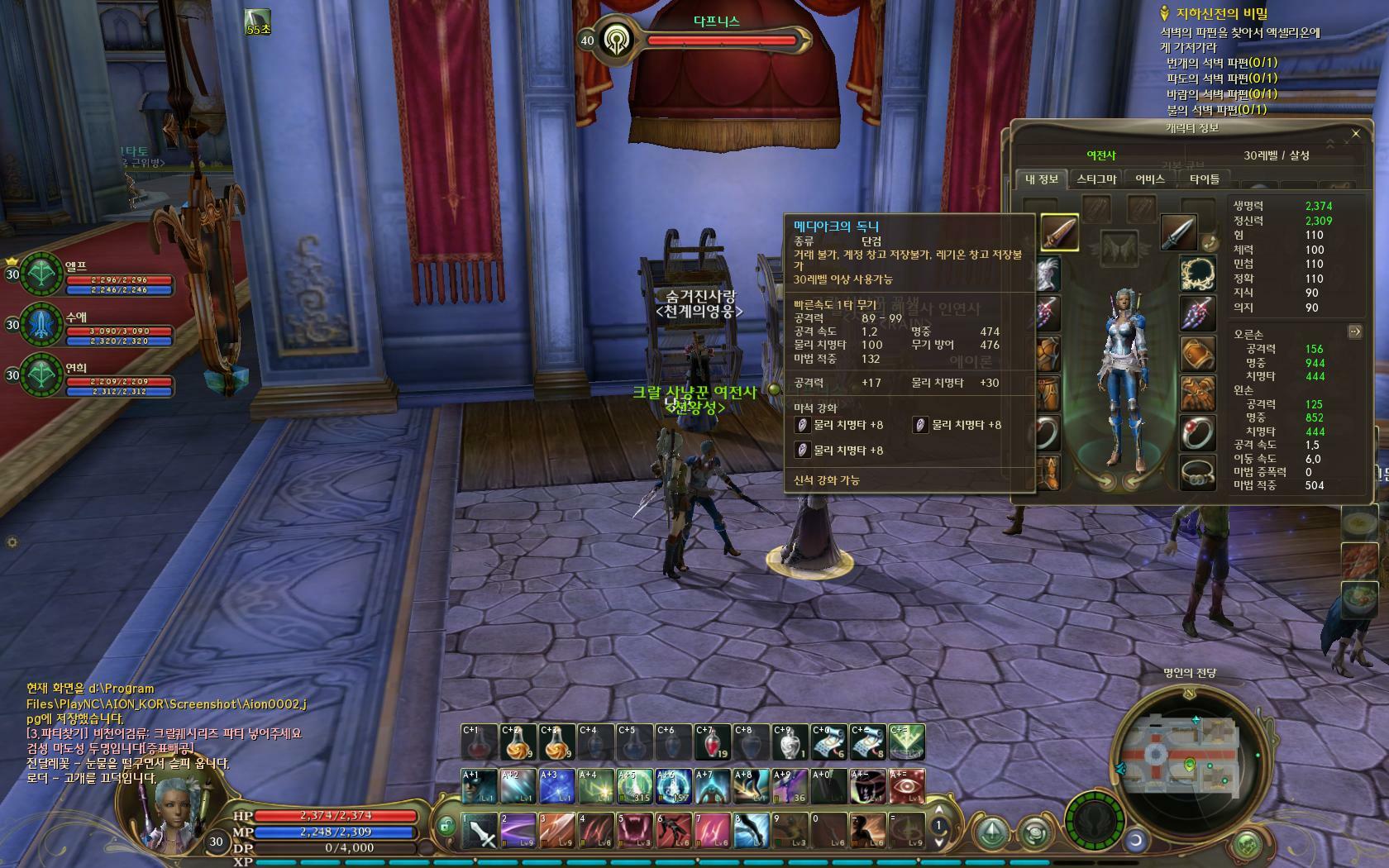Select the equipped gold necklace slot
Image resolution: width=1389 pixels, height=868 pixels.
click(1196, 274)
